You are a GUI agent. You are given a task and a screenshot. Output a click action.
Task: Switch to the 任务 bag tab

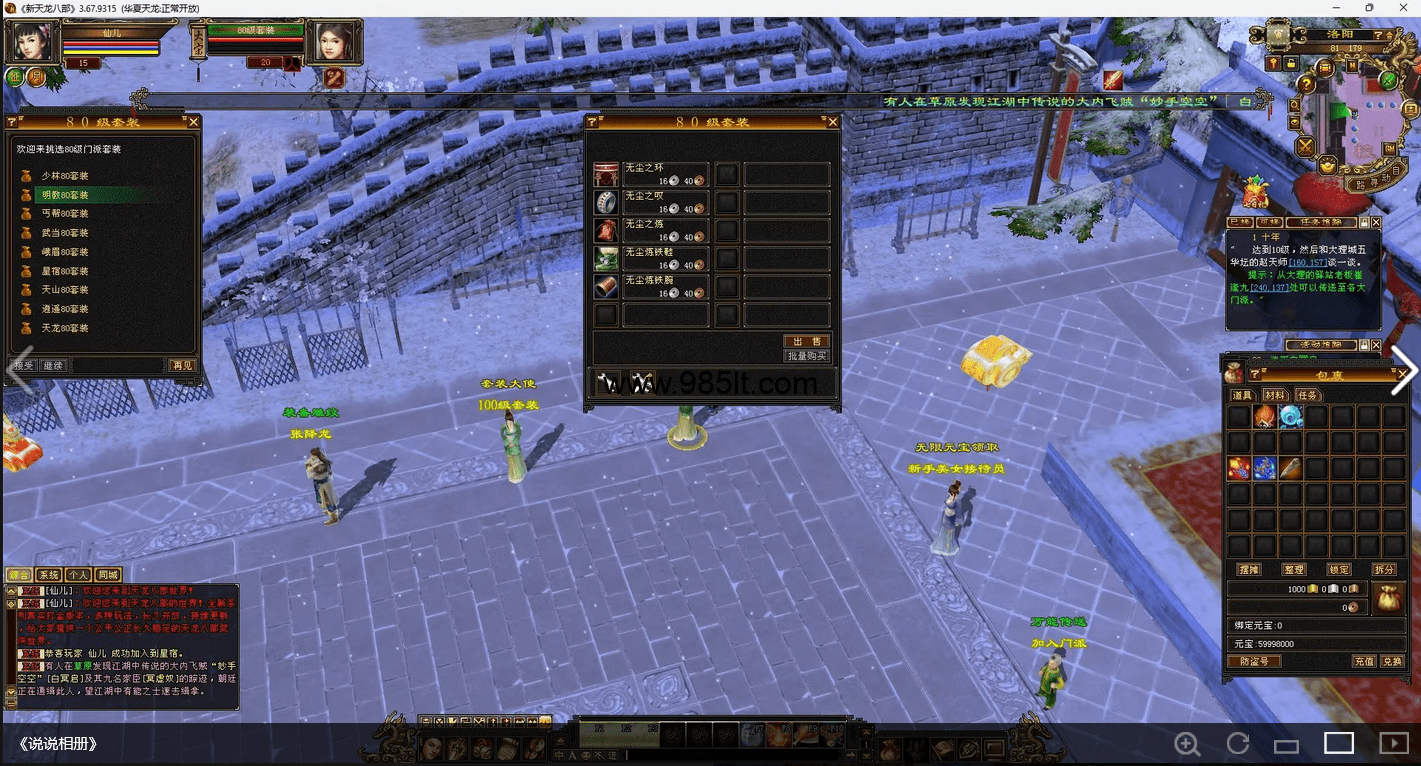[x=1307, y=395]
